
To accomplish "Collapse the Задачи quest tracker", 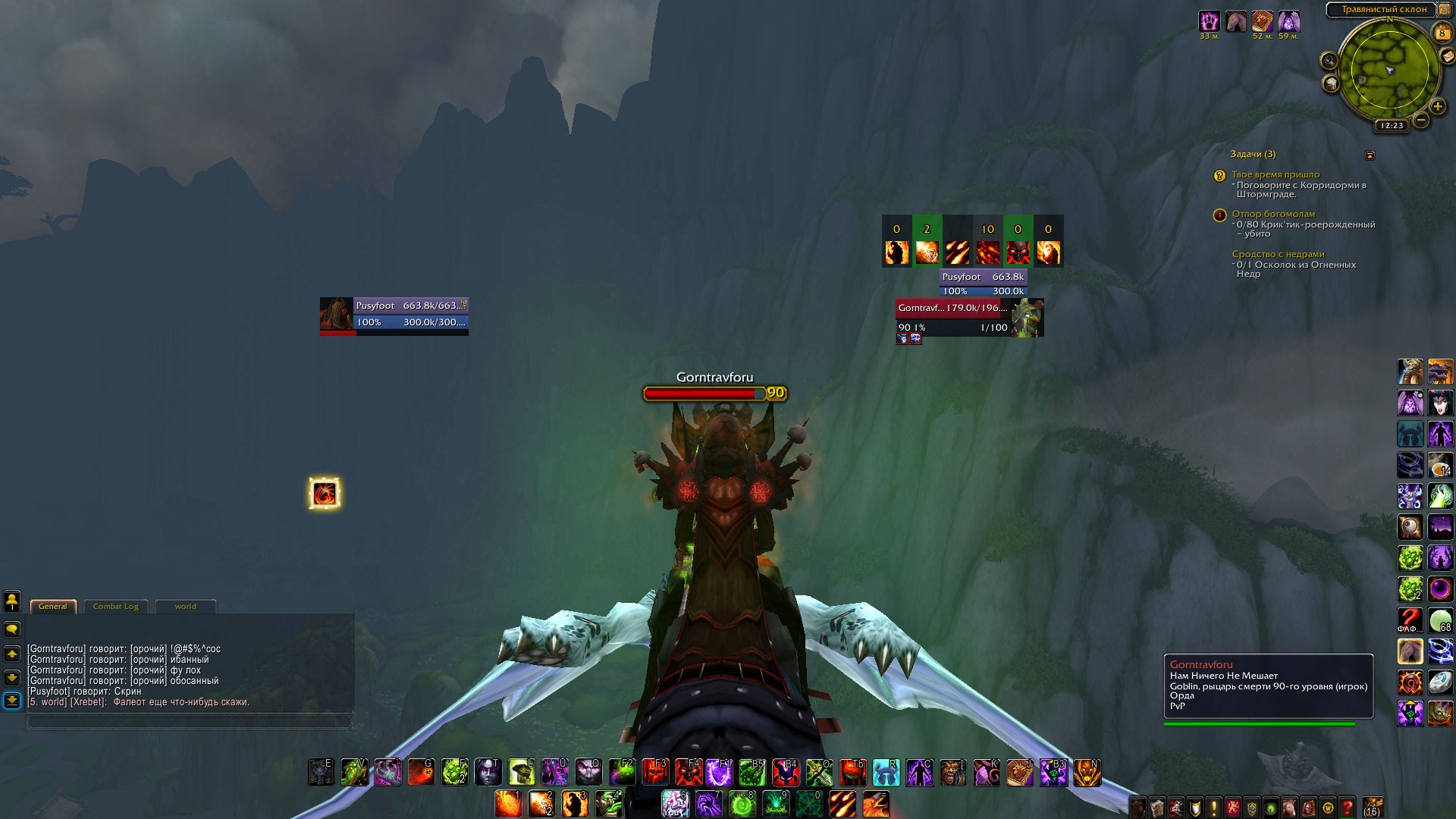I will pos(1370,155).
